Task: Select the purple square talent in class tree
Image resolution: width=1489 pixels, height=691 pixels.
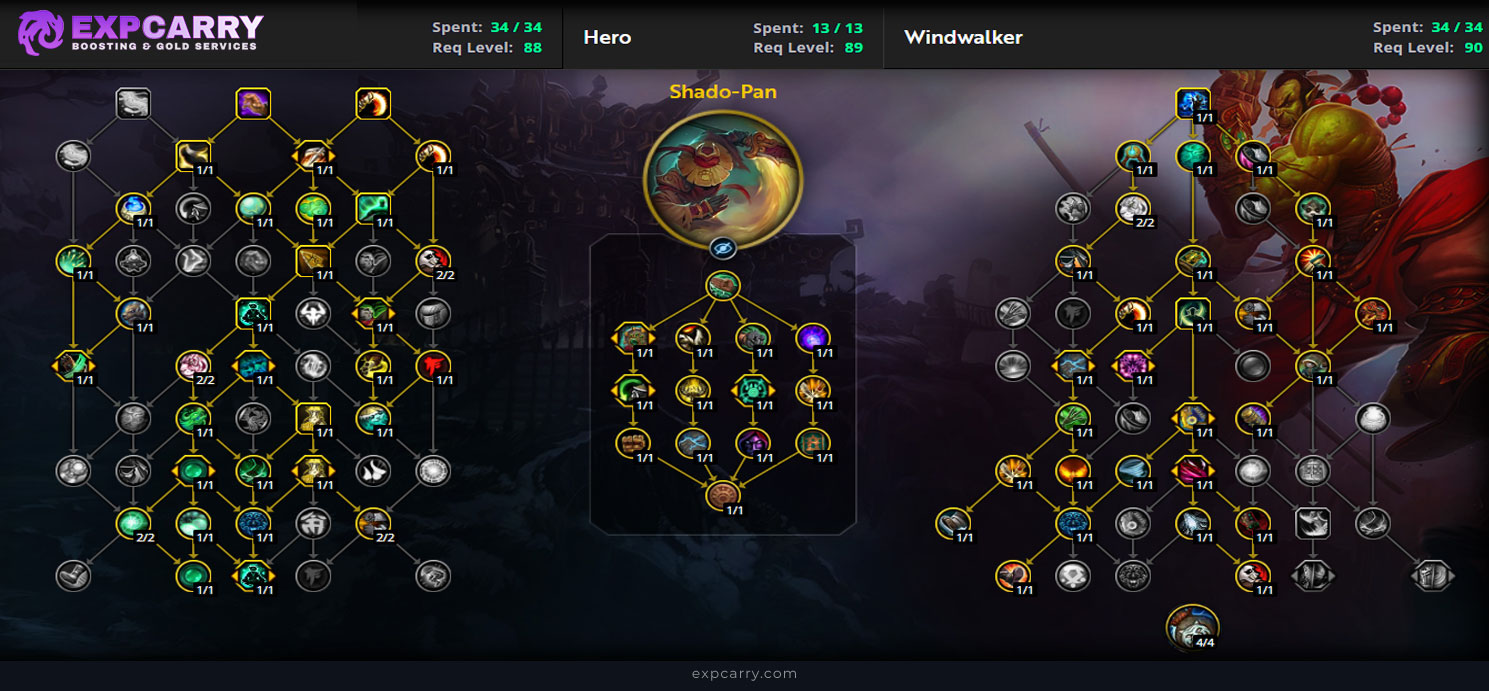Action: pos(253,103)
